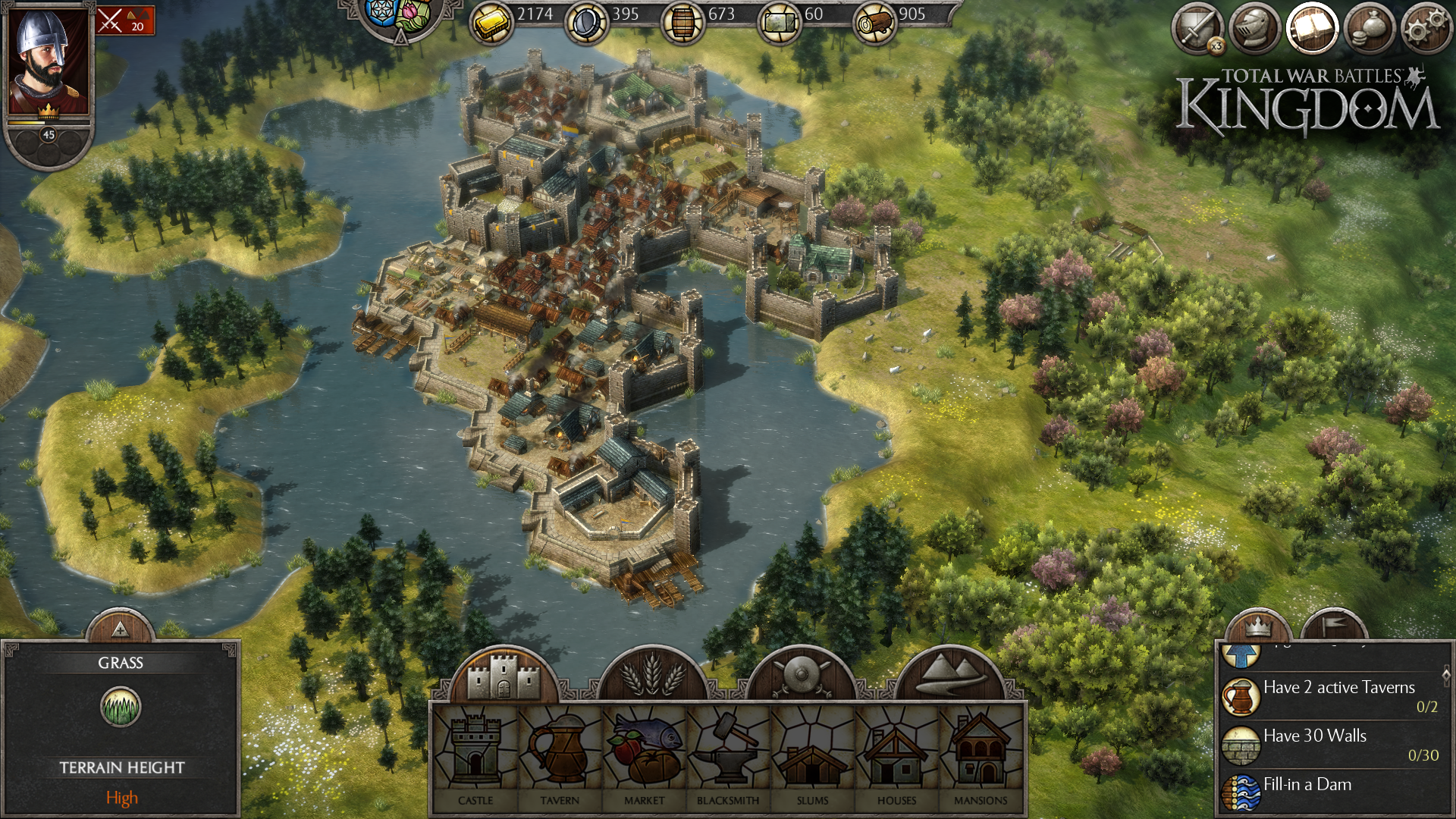Open the book journal icon
Viewport: 1456px width, 819px height.
click(1312, 30)
